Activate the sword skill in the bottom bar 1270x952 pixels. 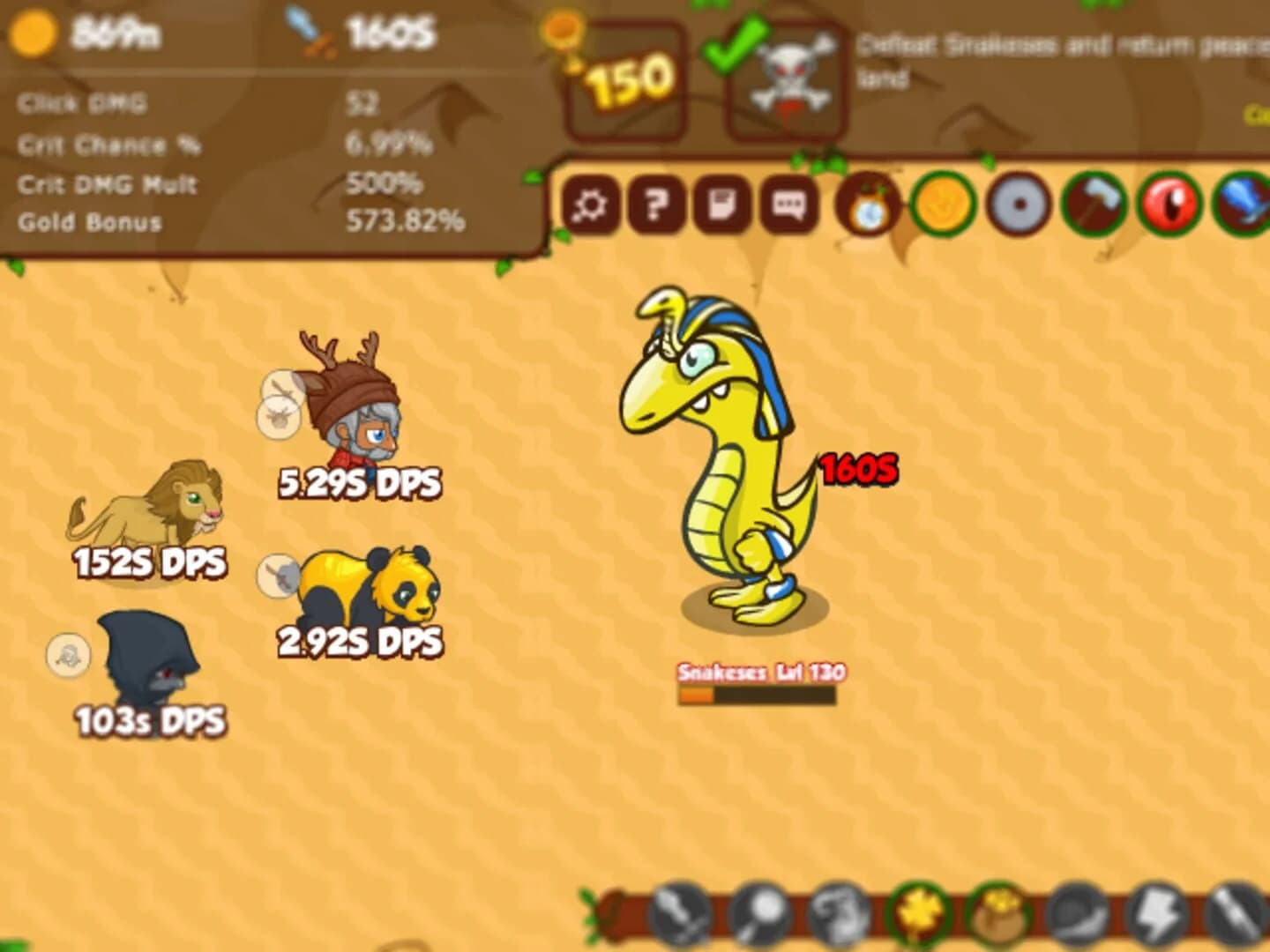pos(677,919)
